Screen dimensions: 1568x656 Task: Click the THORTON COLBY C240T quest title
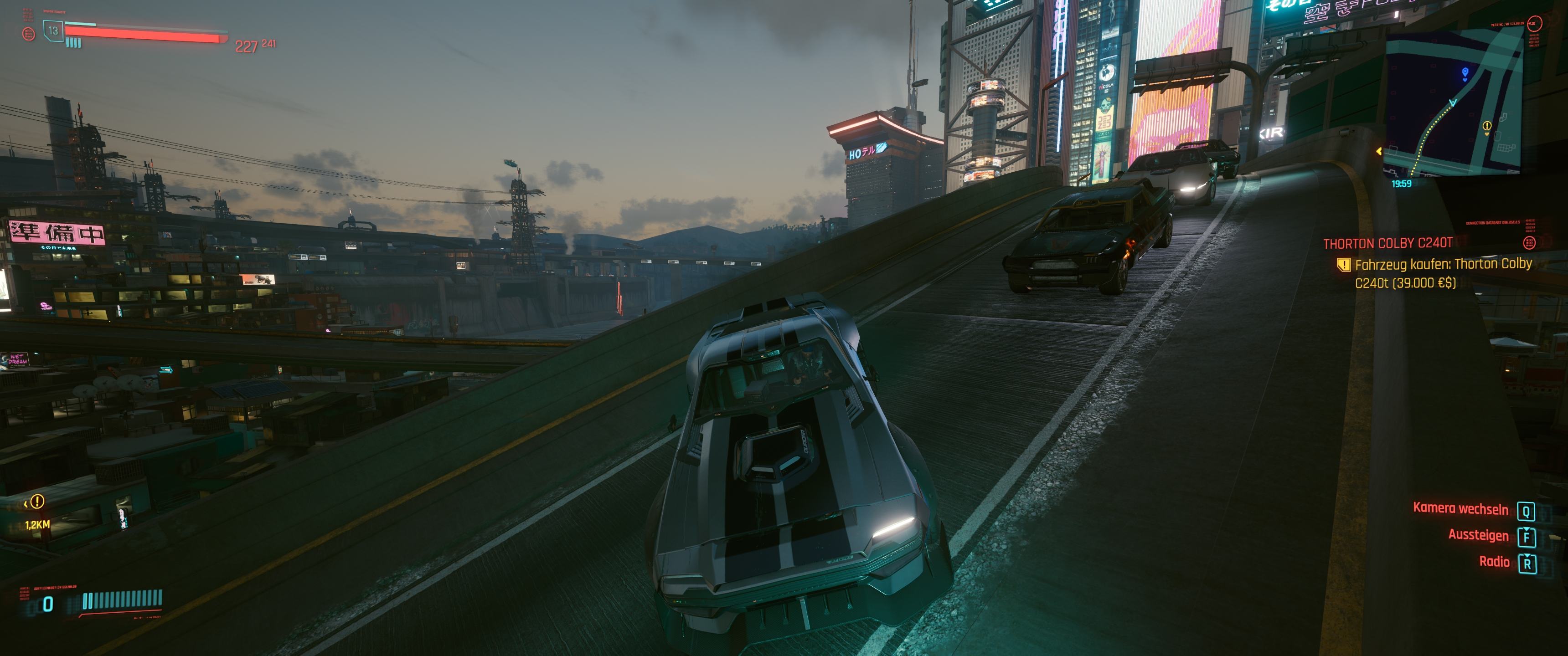1388,243
